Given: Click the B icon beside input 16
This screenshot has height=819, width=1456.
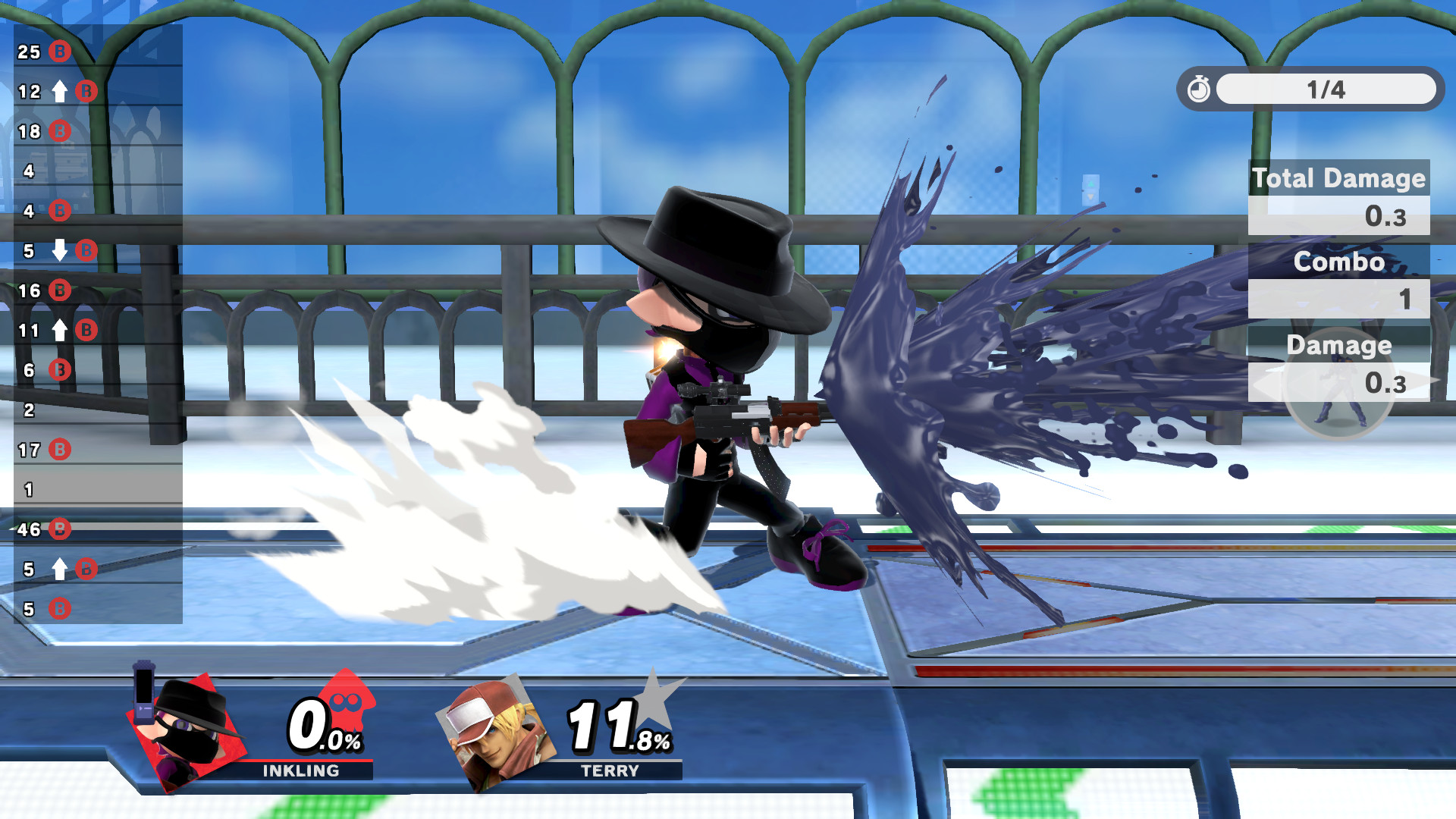Looking at the screenshot, I should pyautogui.click(x=60, y=290).
